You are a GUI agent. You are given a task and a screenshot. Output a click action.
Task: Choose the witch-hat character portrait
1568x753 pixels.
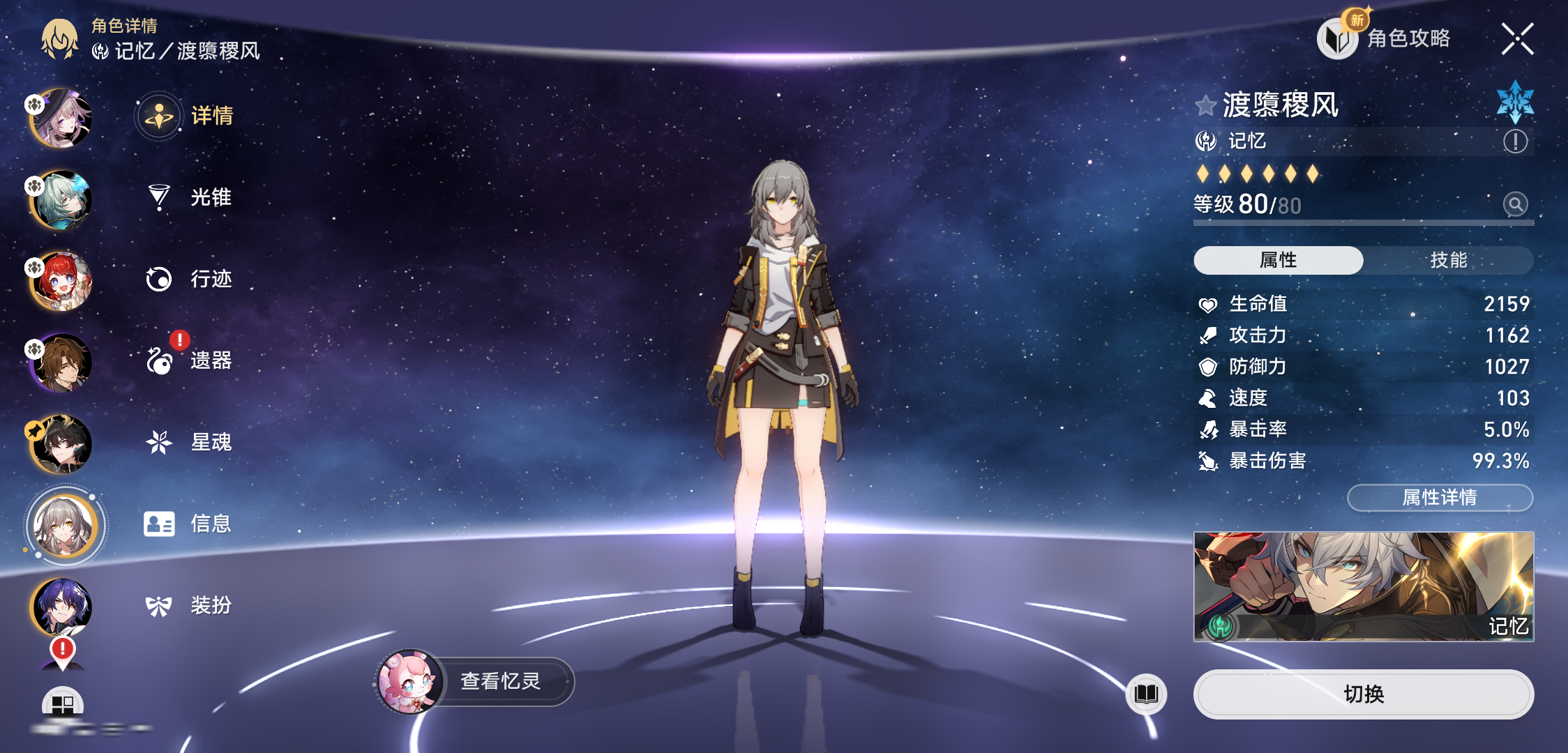[x=61, y=119]
